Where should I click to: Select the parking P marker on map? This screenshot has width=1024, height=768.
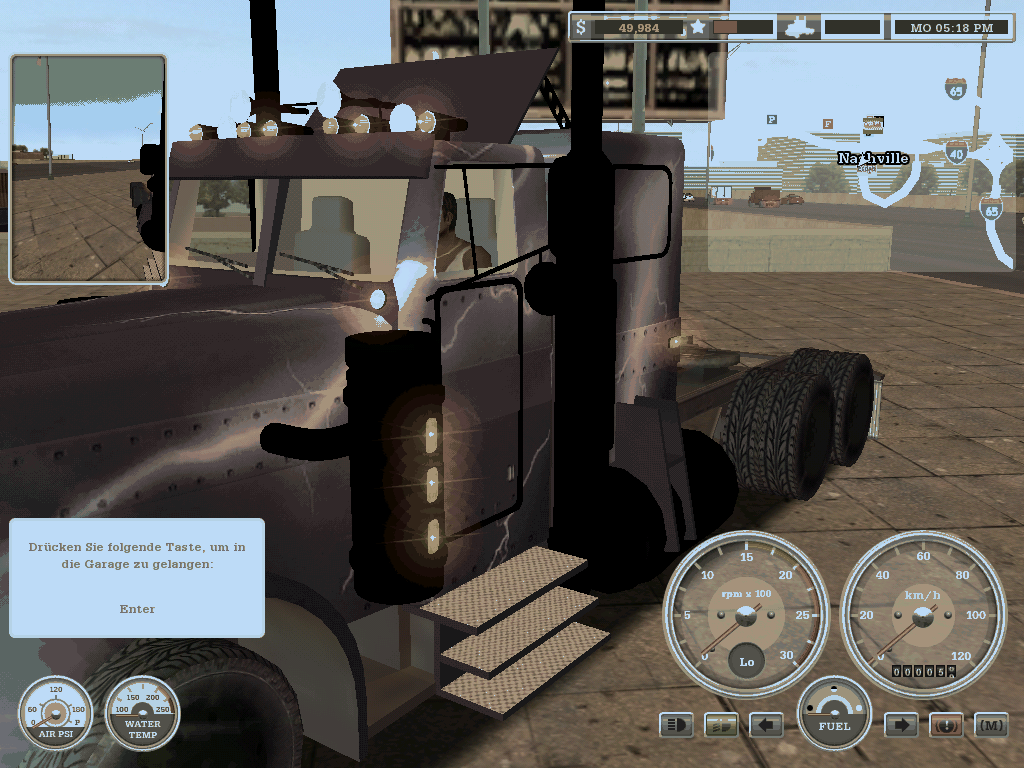point(772,119)
